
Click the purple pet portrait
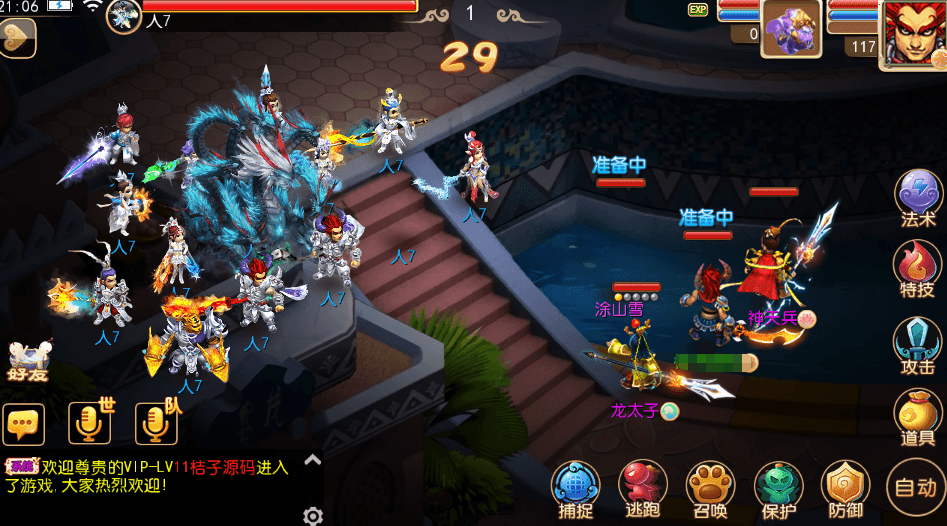coord(791,28)
